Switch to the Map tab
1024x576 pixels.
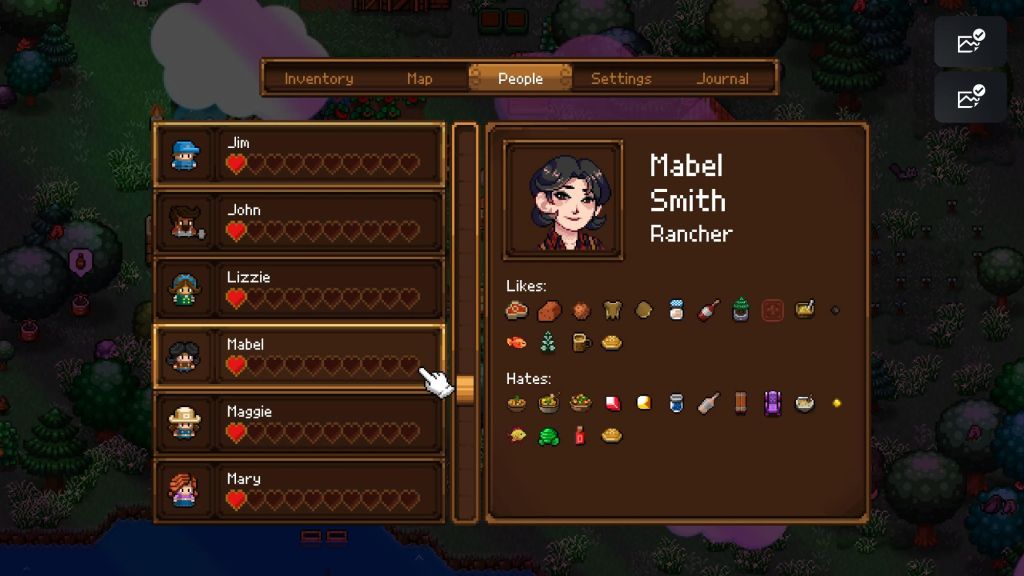[x=420, y=78]
